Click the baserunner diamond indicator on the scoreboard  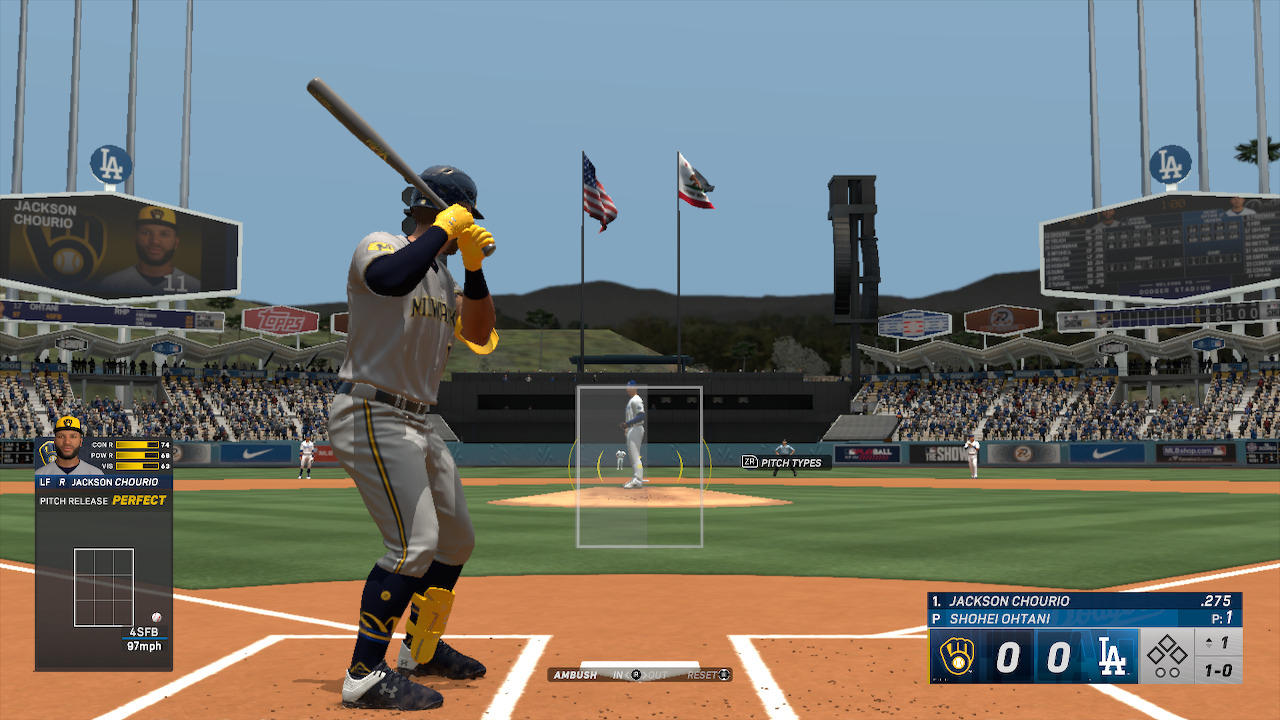point(1167,650)
